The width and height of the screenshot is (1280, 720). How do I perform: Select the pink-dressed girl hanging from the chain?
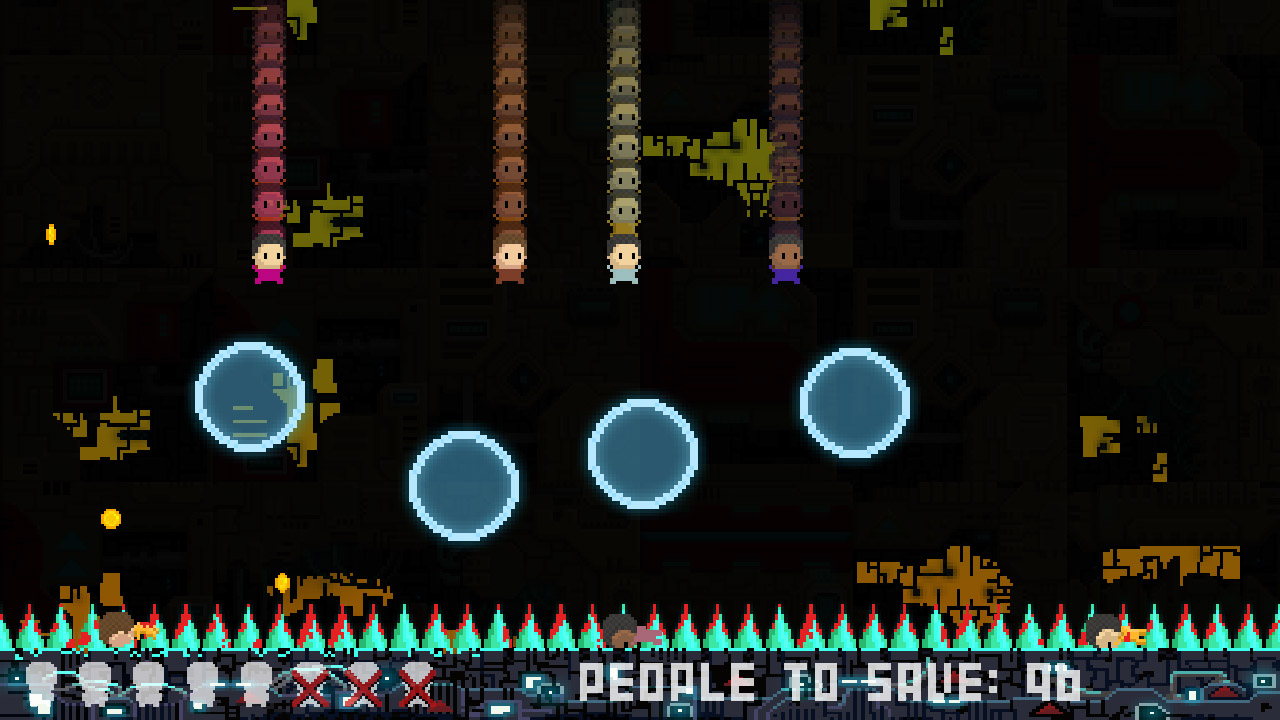pyautogui.click(x=266, y=262)
